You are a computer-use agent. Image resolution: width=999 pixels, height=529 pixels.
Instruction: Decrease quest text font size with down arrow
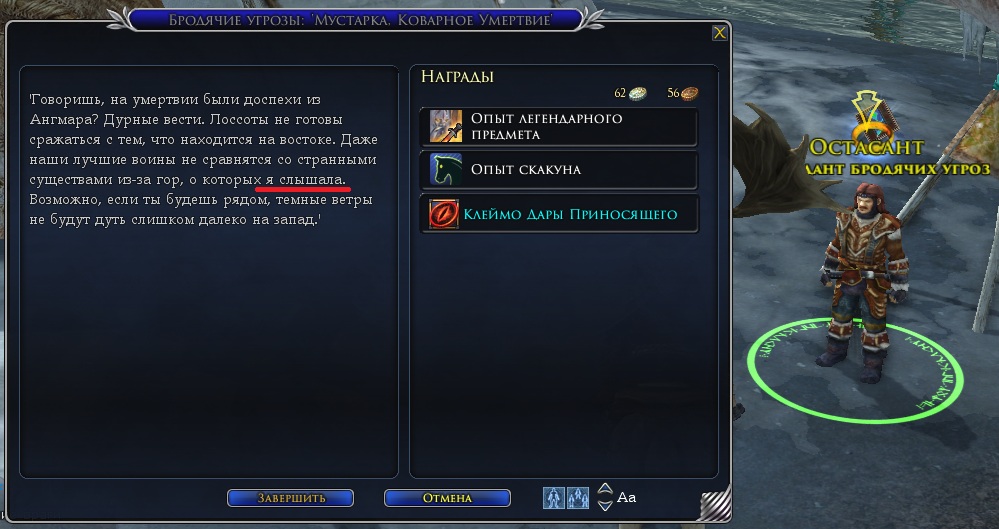pyautogui.click(x=605, y=504)
